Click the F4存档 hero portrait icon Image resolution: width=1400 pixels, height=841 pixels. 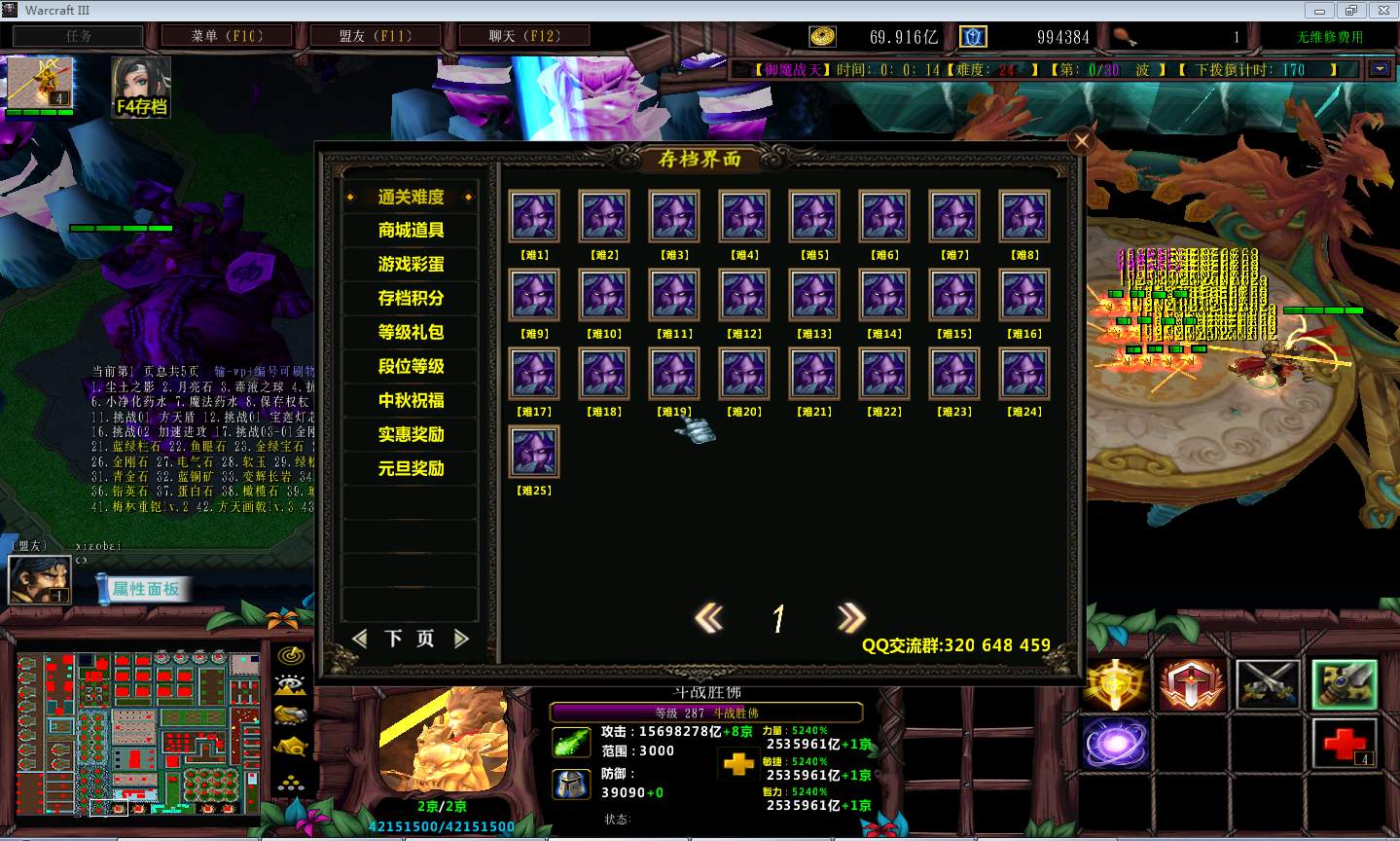pos(141,87)
